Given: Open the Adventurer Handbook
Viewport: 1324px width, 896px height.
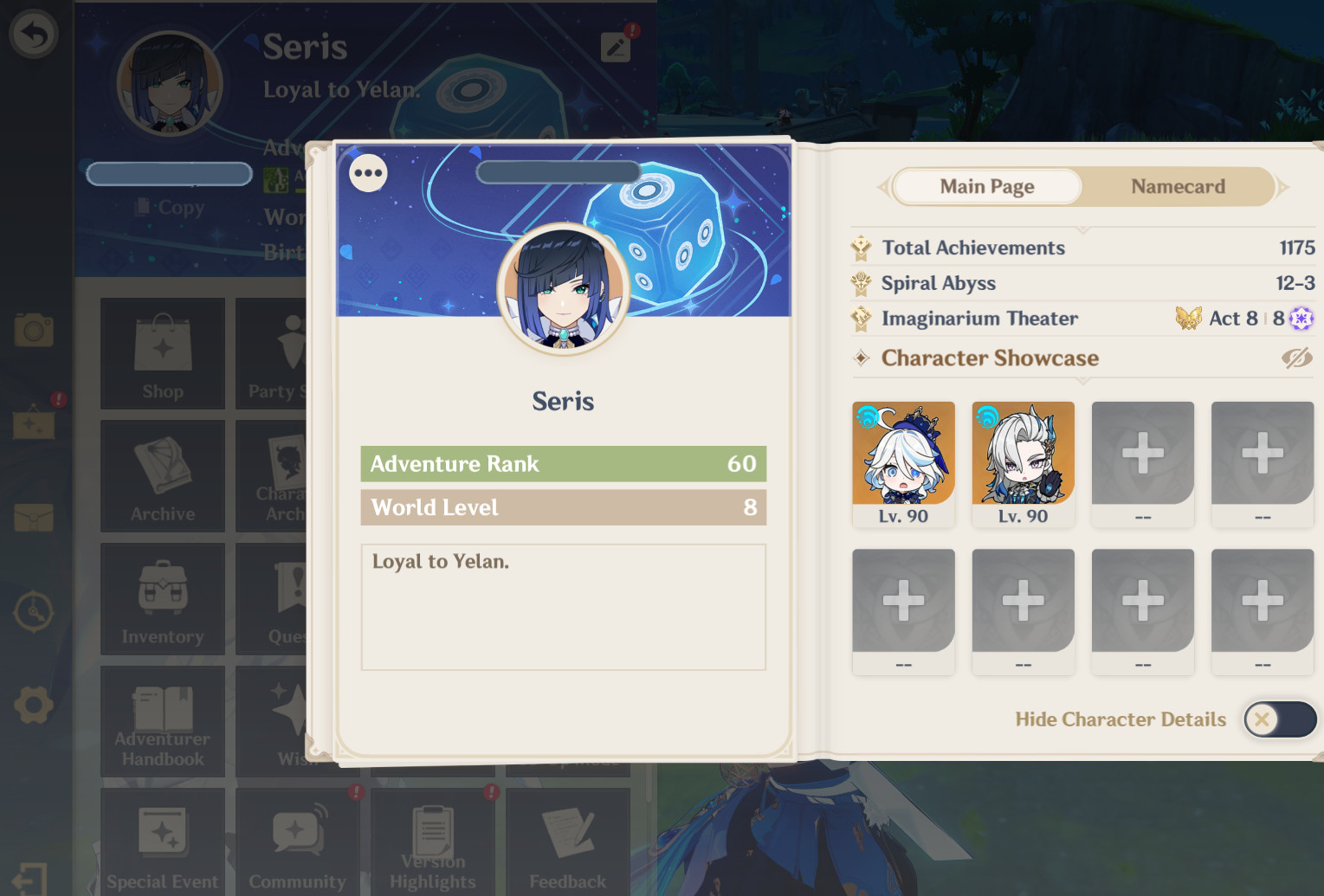Looking at the screenshot, I should [163, 721].
